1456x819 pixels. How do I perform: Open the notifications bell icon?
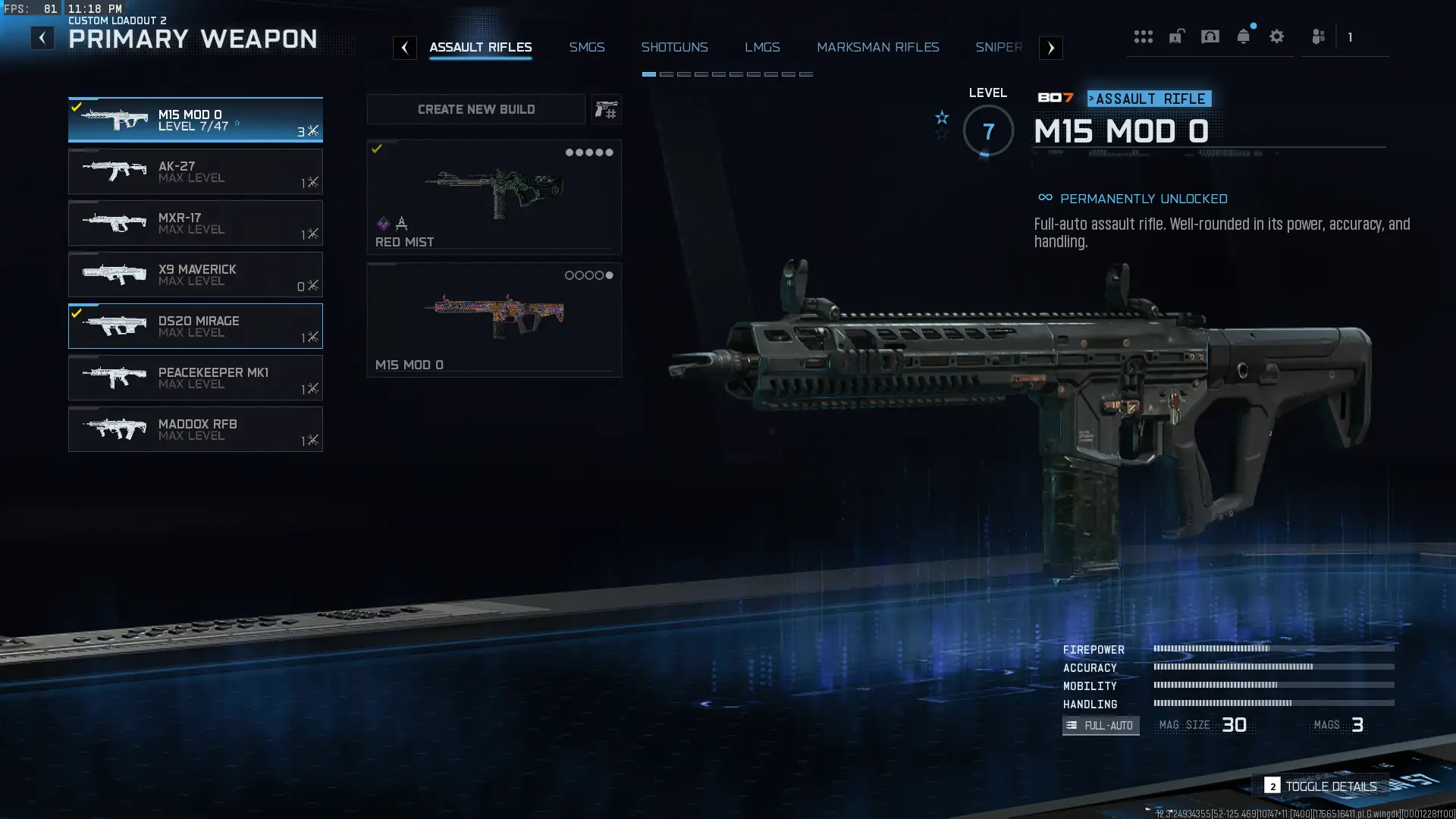coord(1244,36)
